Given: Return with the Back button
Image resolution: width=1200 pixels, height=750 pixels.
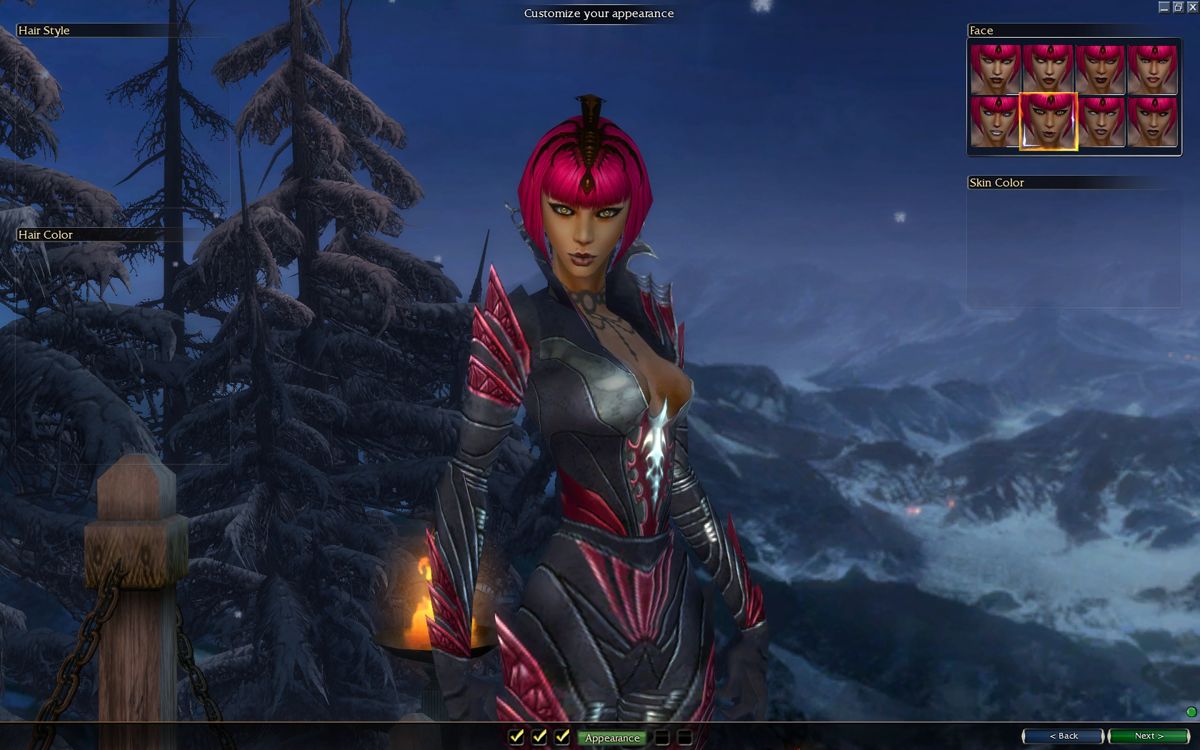Looking at the screenshot, I should [x=1063, y=736].
